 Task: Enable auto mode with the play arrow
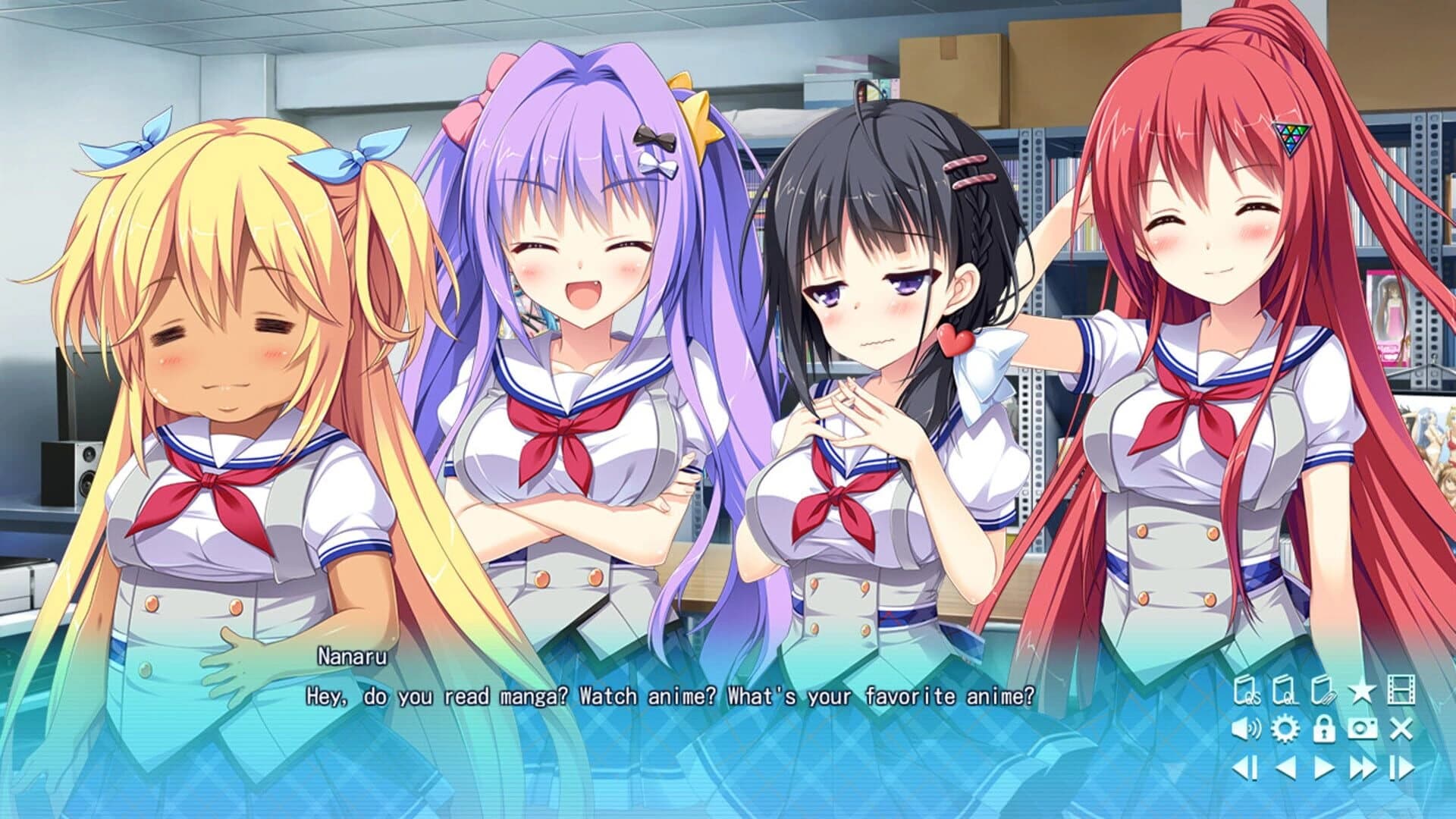coord(1324,767)
